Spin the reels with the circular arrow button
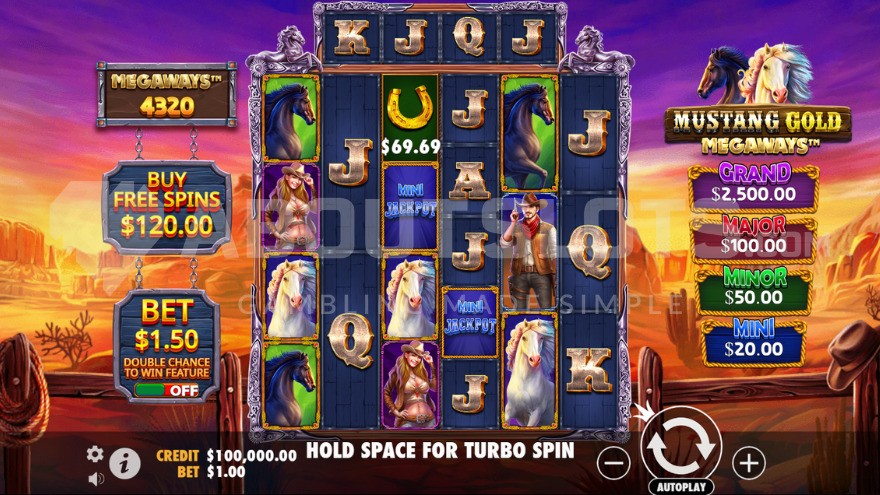The image size is (880, 495). point(680,449)
